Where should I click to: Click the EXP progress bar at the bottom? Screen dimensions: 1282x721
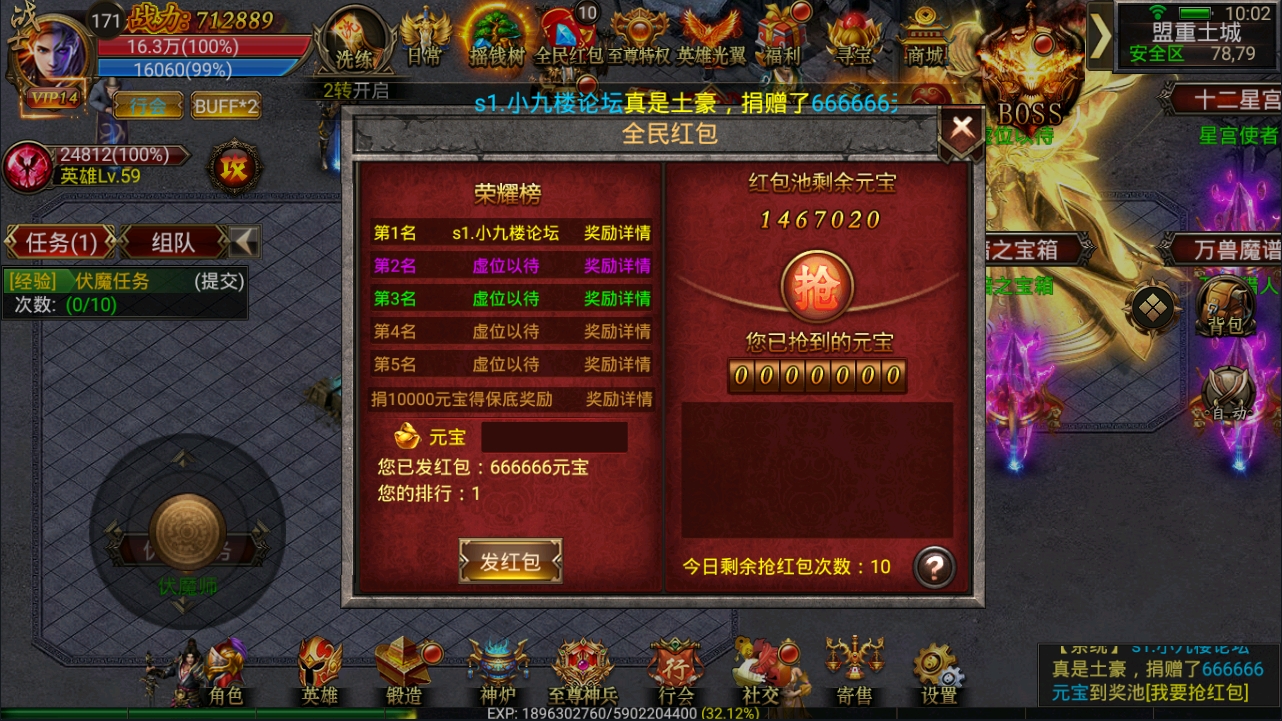641,715
